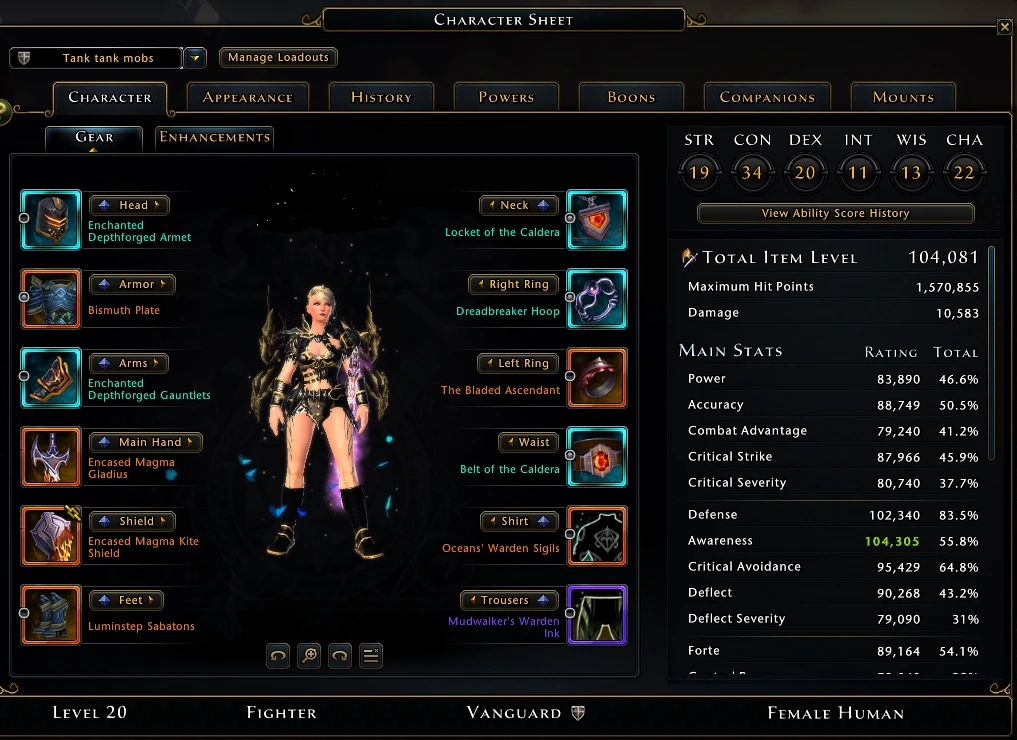
Task: Select the Luminstep Sabatons feet slot
Action: click(x=51, y=615)
